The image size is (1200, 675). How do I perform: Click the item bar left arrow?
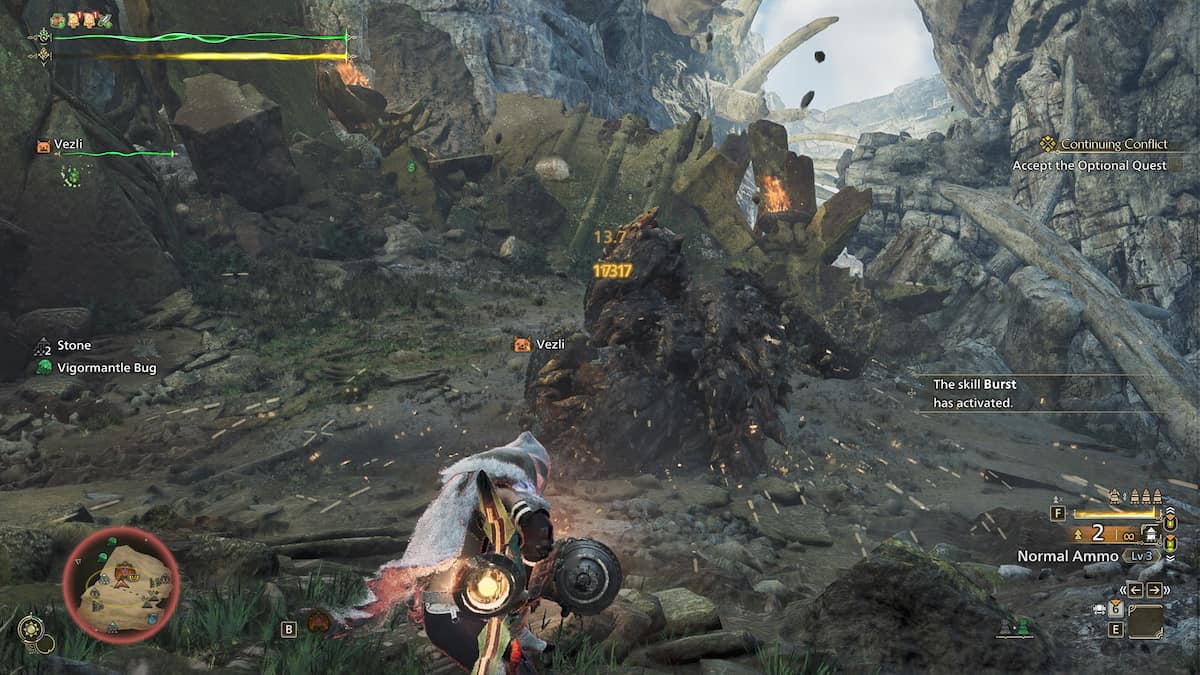pos(1136,590)
